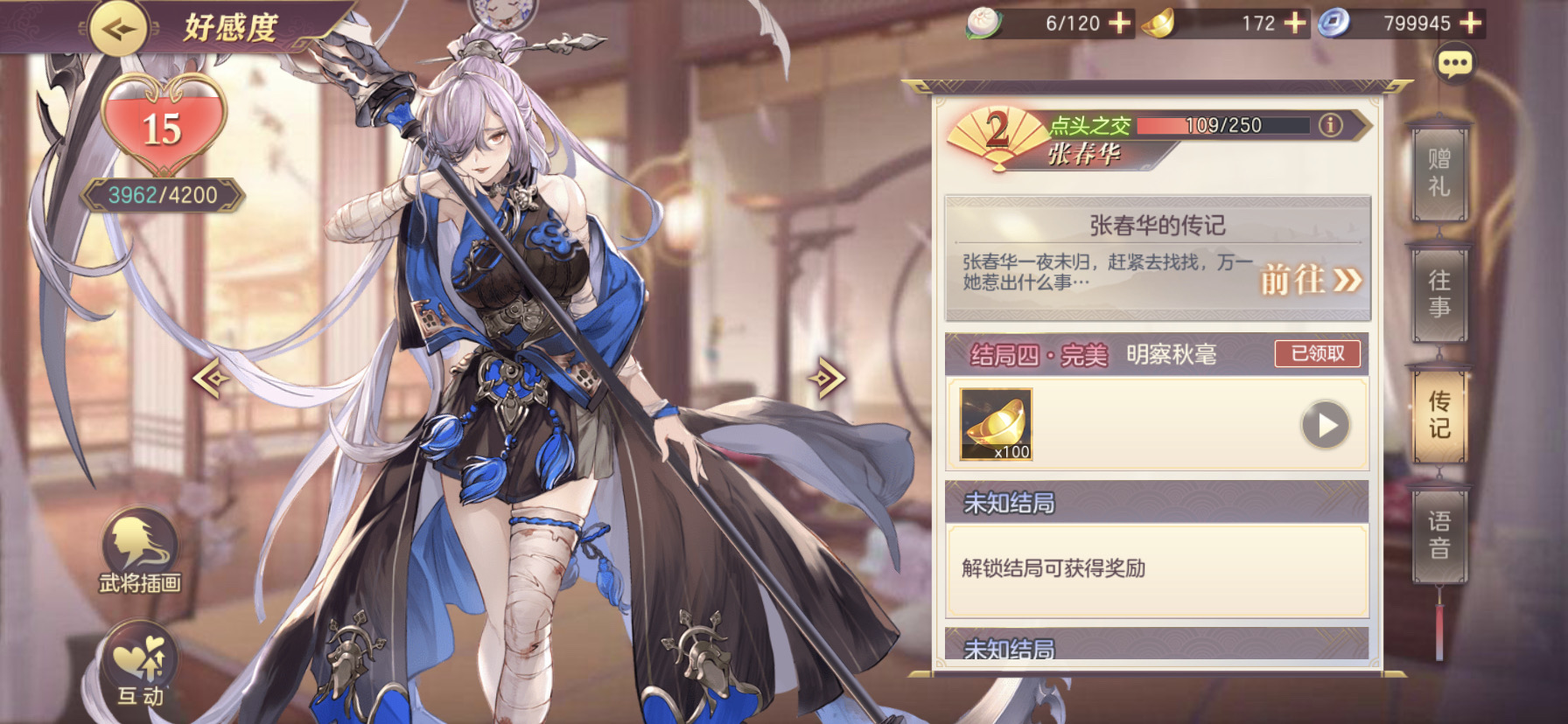Screen dimensions: 1568x724
Task: Click the right arrow to switch characters
Action: click(x=826, y=378)
